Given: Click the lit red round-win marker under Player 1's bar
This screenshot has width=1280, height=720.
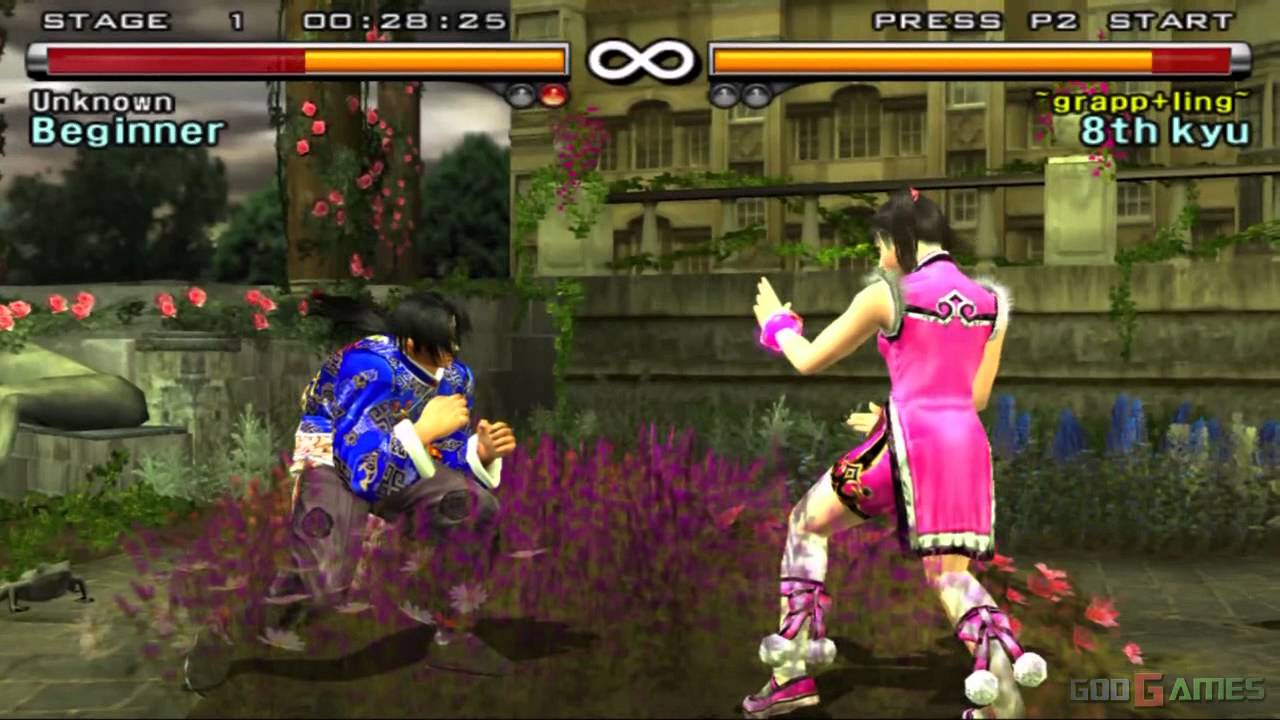Looking at the screenshot, I should click(552, 95).
